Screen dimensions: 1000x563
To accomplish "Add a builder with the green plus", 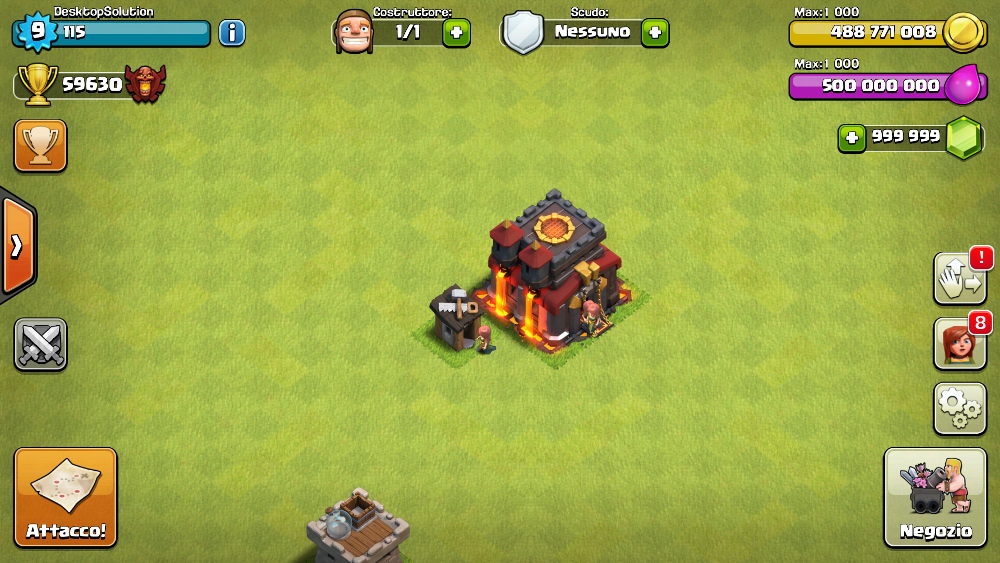I will click(456, 32).
